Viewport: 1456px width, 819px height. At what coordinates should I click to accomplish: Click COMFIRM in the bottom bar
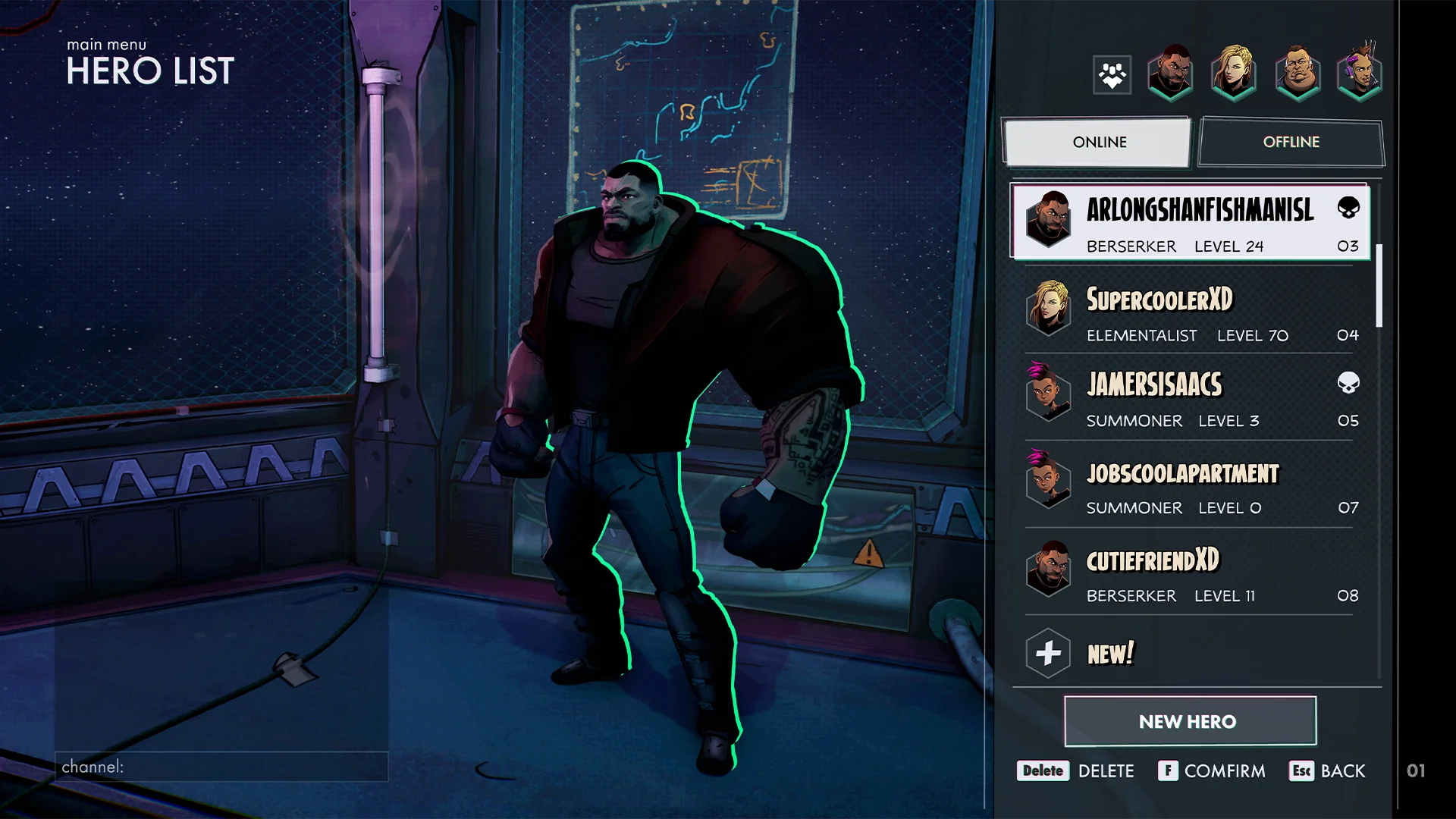[1224, 770]
